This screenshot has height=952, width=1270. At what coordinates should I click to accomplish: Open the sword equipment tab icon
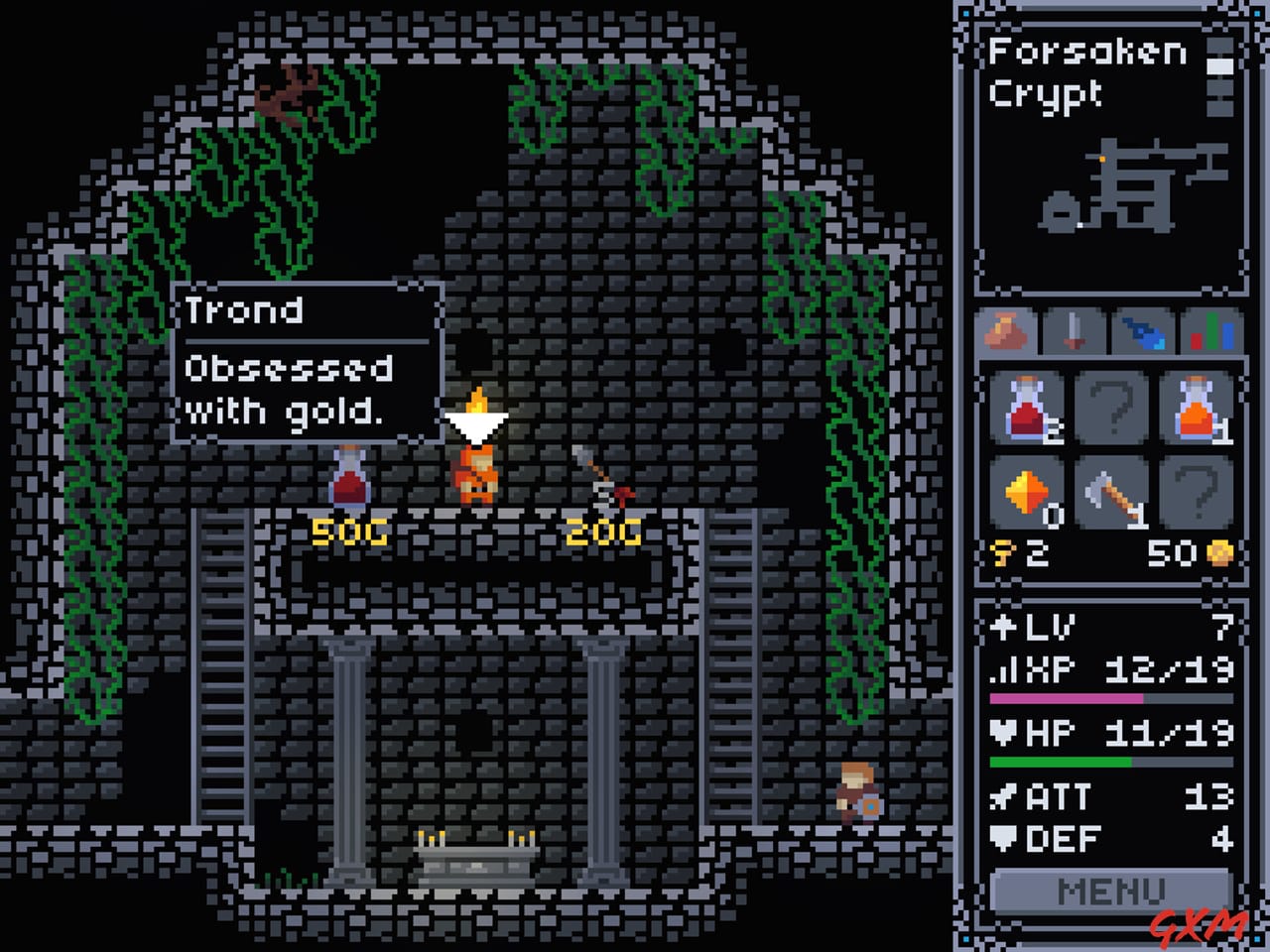[x=1075, y=332]
